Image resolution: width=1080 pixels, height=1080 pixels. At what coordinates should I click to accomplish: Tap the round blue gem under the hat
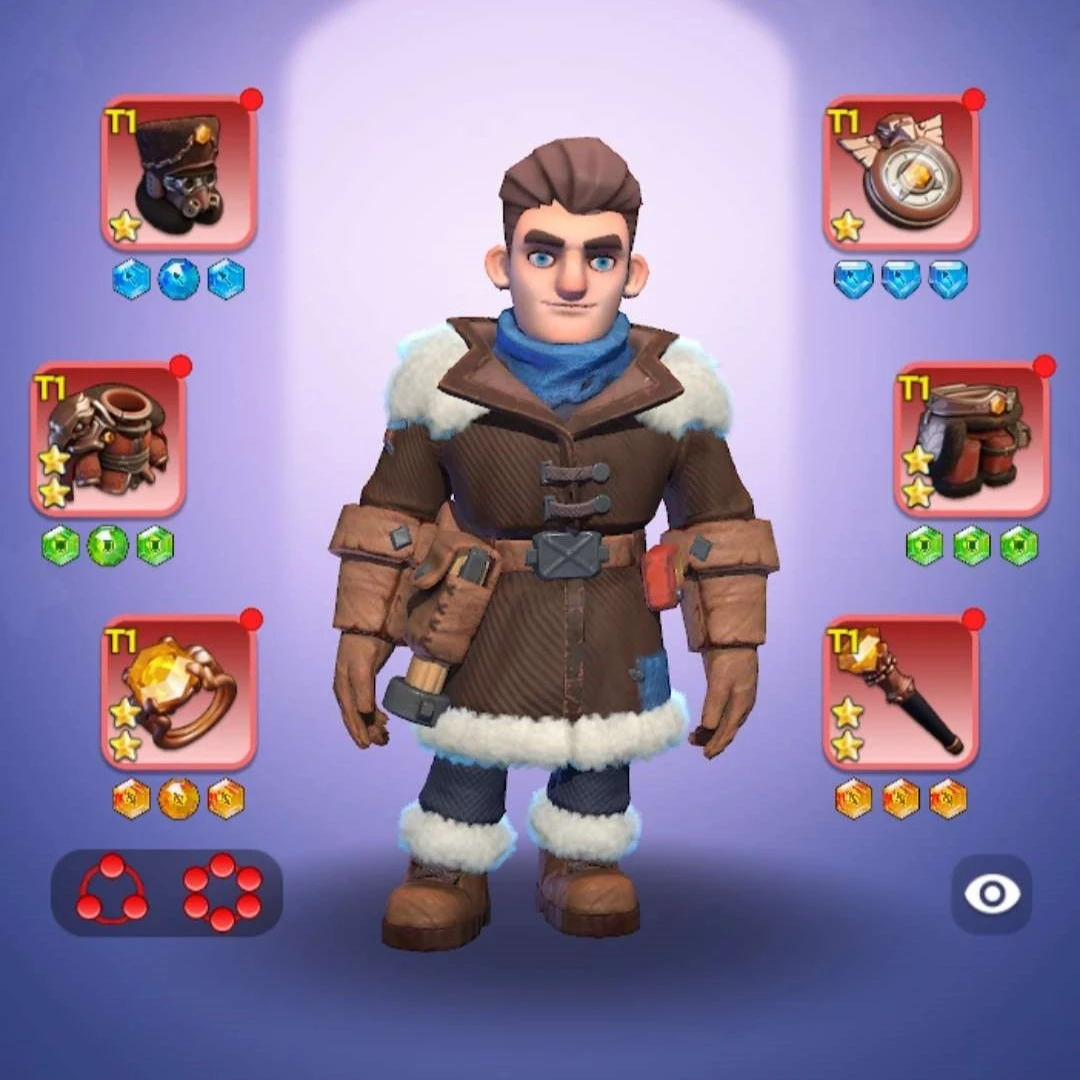point(178,280)
